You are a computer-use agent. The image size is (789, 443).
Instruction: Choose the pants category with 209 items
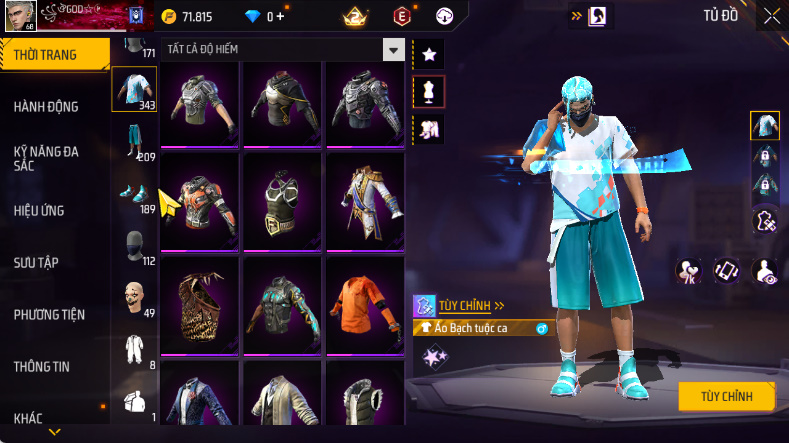pos(133,141)
